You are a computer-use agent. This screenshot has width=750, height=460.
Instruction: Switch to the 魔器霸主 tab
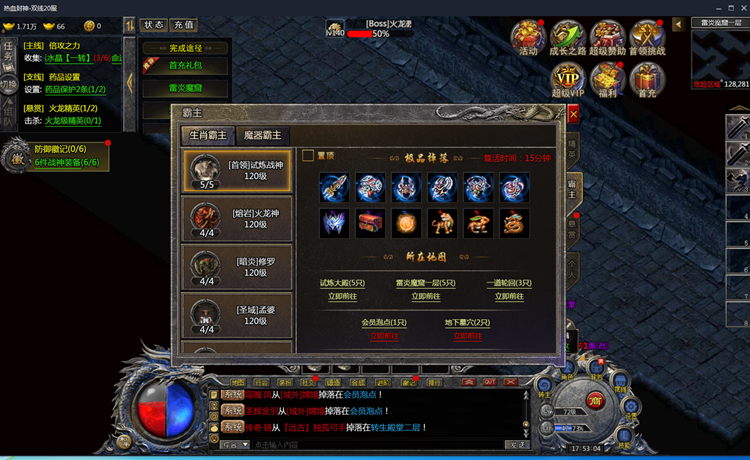262,135
